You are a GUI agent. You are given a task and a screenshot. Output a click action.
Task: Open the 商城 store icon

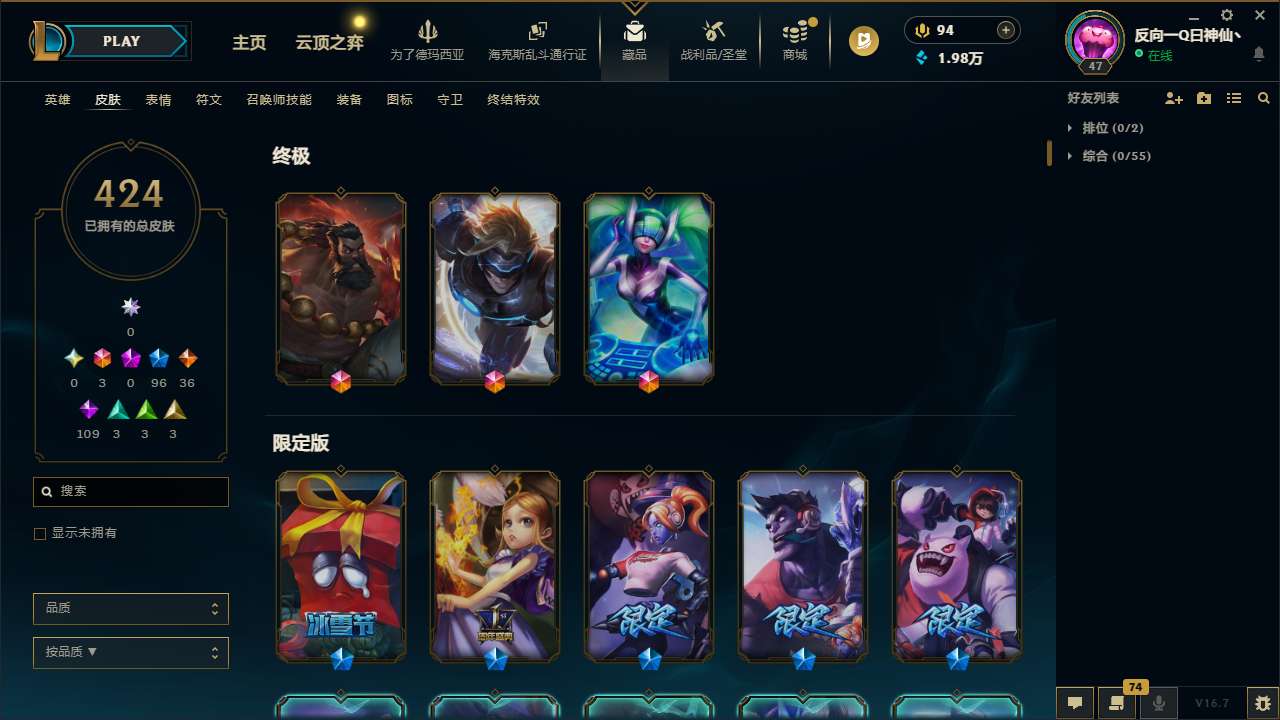point(795,40)
